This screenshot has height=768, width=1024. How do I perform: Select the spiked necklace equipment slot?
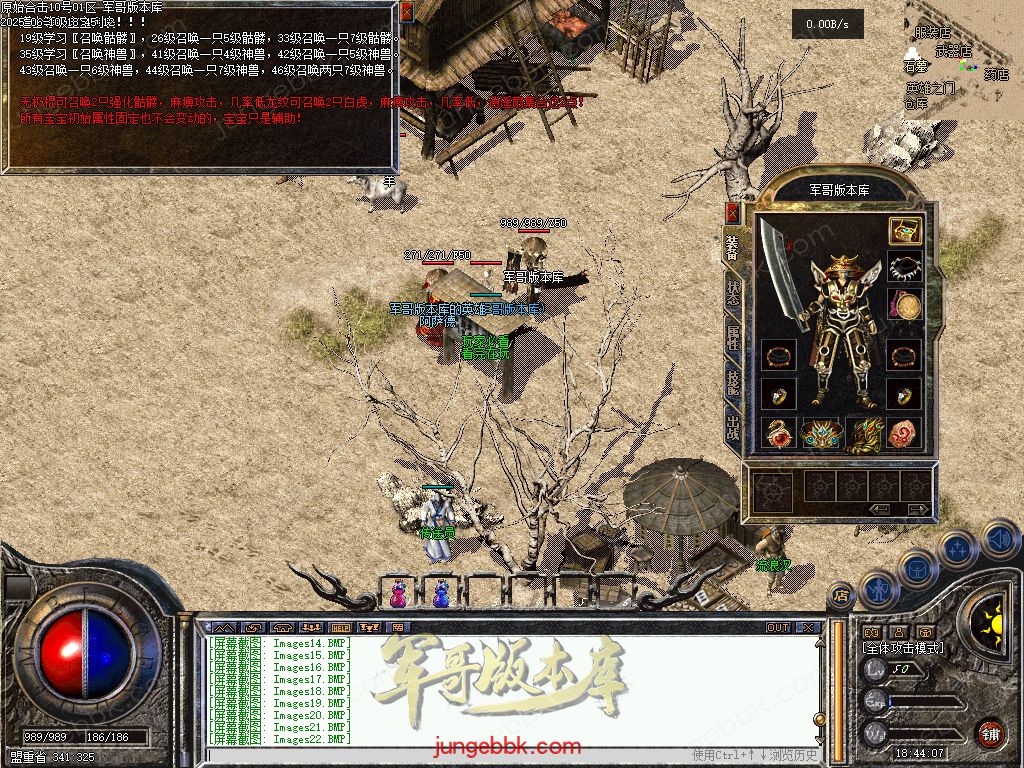[905, 268]
